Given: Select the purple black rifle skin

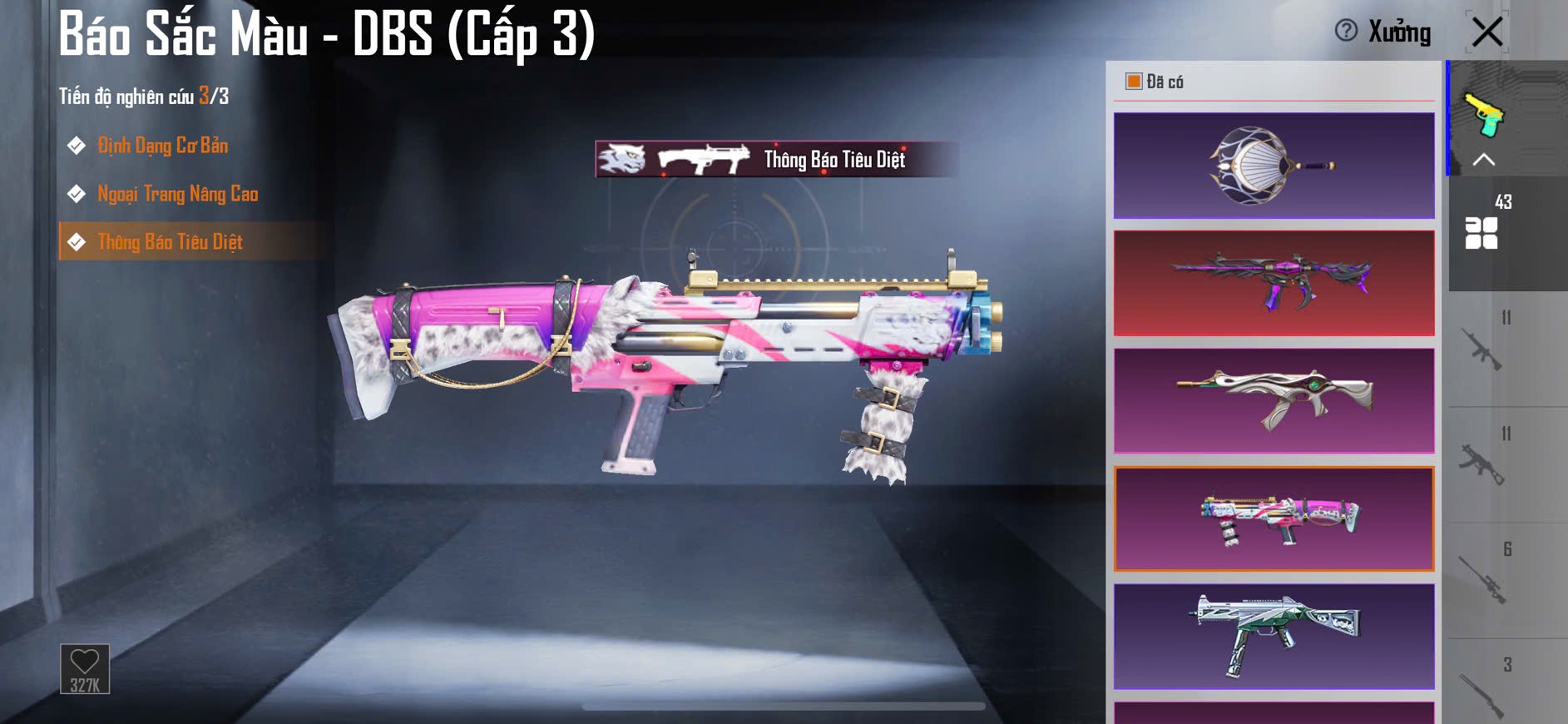Looking at the screenshot, I should [1274, 283].
